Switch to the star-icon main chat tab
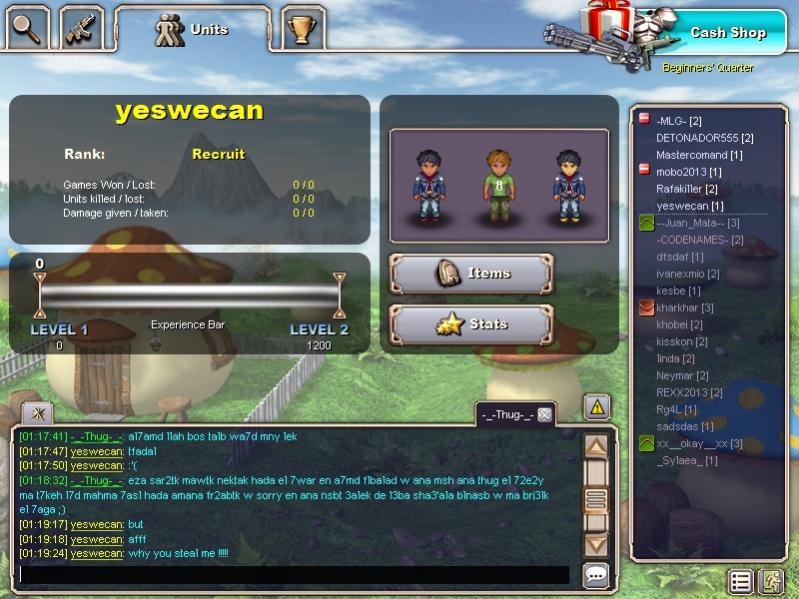799x599 pixels. click(x=38, y=413)
